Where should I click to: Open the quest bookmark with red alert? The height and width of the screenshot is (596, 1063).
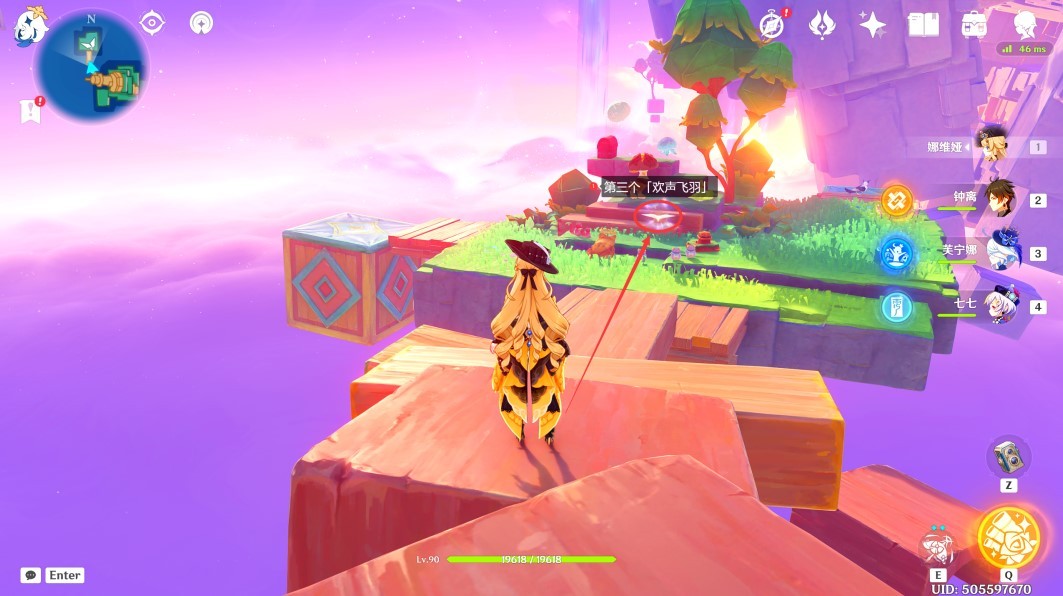coord(30,110)
